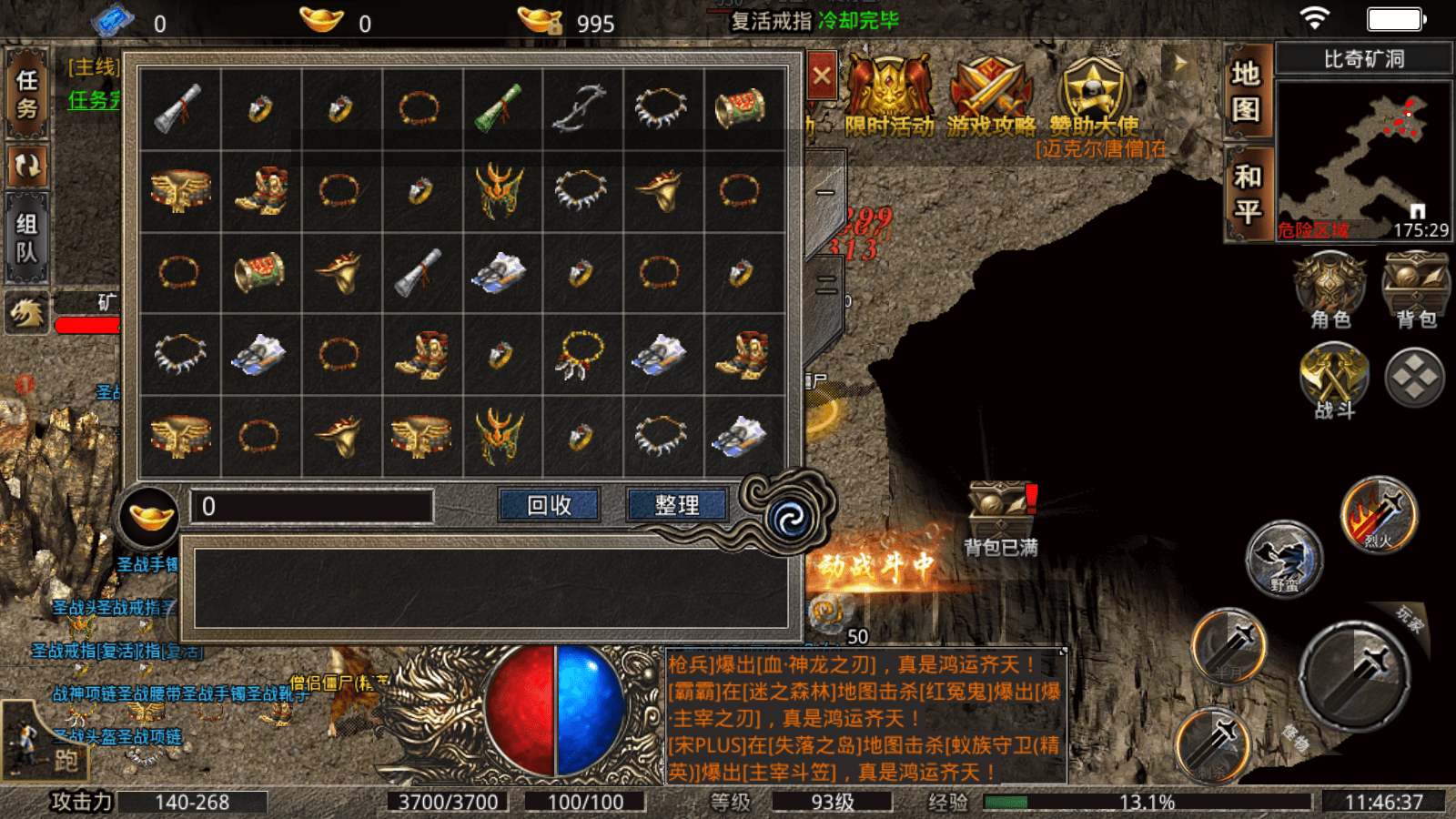Open the 任务 quest panel
1456x819 pixels.
[x=27, y=94]
